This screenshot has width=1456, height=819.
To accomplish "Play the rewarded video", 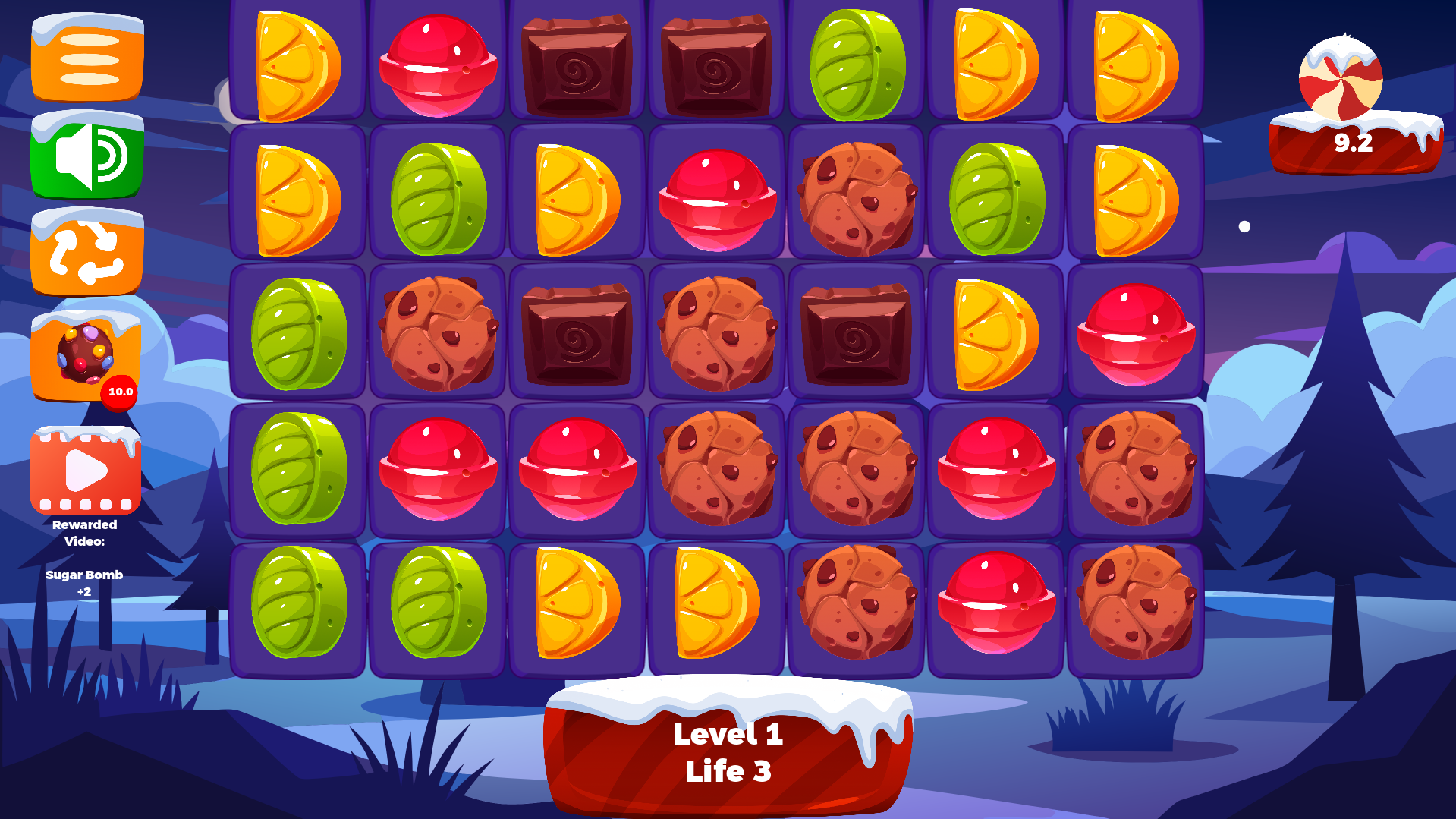I will click(x=85, y=471).
